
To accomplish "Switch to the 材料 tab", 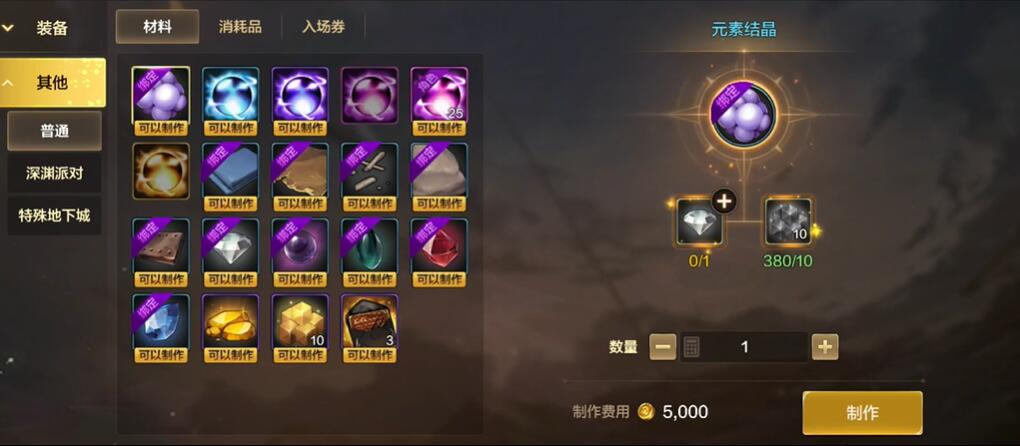I will click(157, 27).
